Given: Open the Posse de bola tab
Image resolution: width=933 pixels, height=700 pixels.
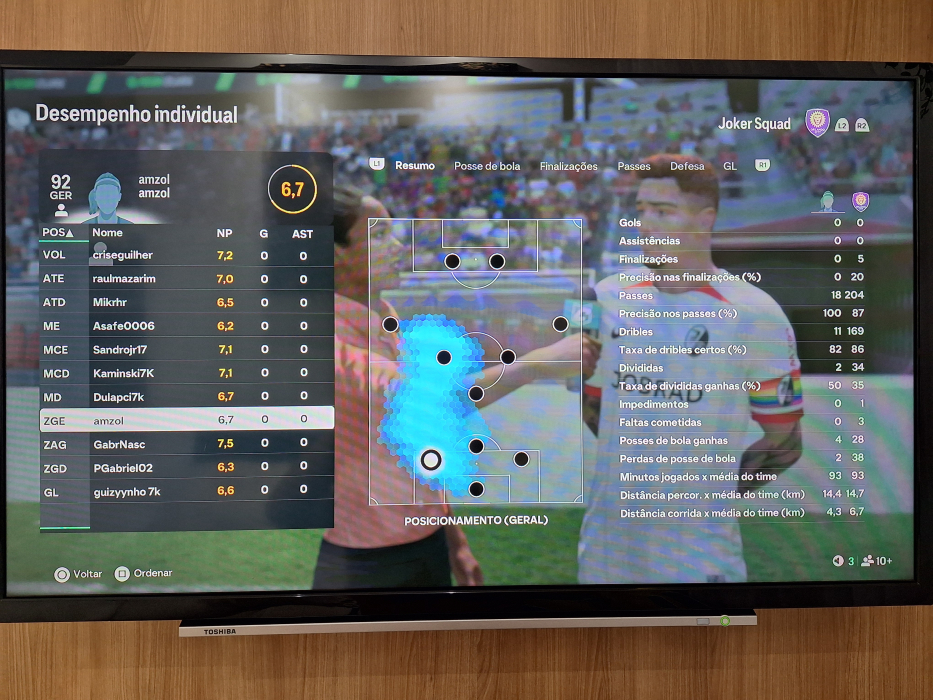Looking at the screenshot, I should pyautogui.click(x=487, y=166).
